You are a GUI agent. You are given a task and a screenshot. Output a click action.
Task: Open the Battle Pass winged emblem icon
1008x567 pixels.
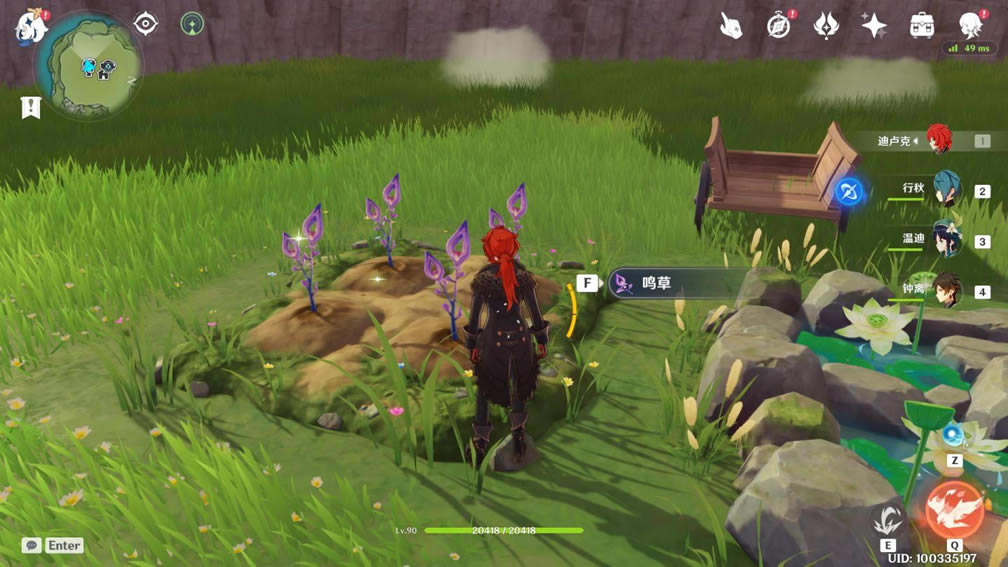pos(826,26)
